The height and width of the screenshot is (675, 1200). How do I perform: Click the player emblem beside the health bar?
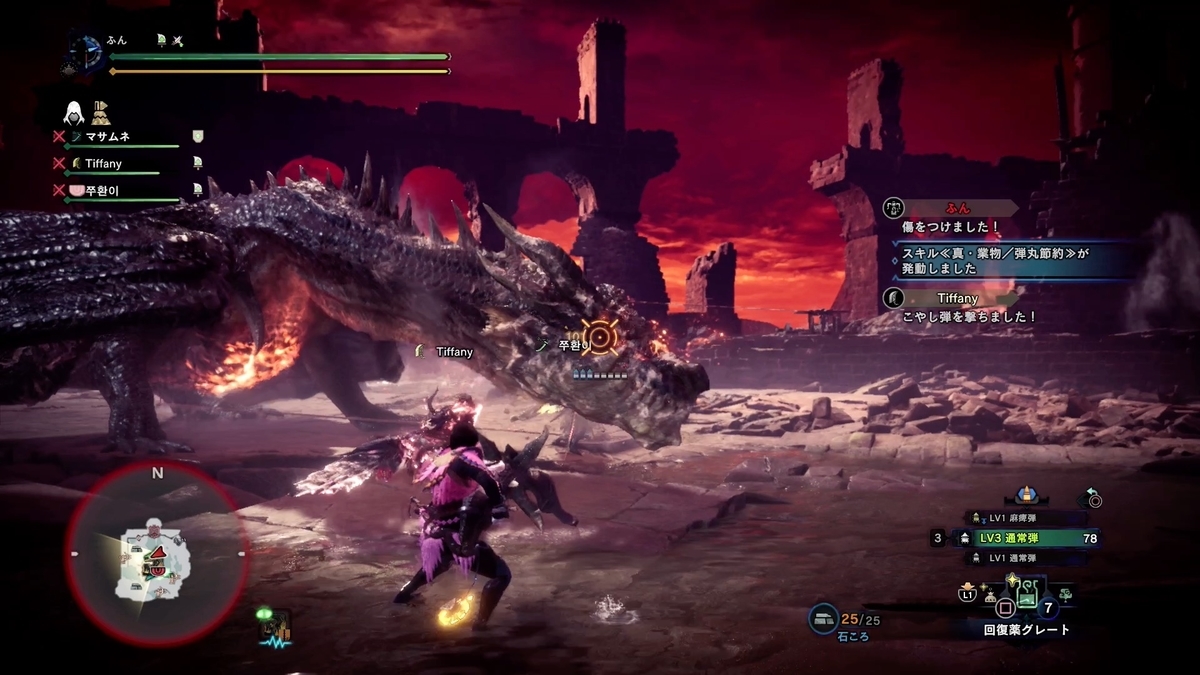tap(86, 51)
